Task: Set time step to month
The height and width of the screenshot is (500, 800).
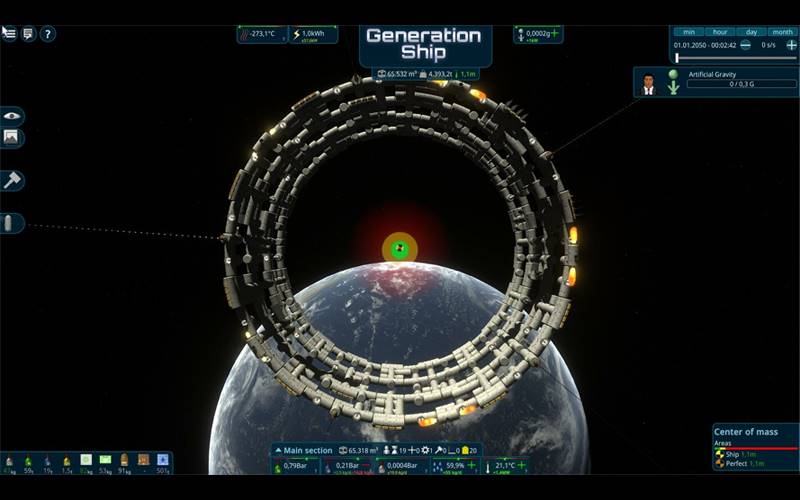Action: [x=781, y=32]
